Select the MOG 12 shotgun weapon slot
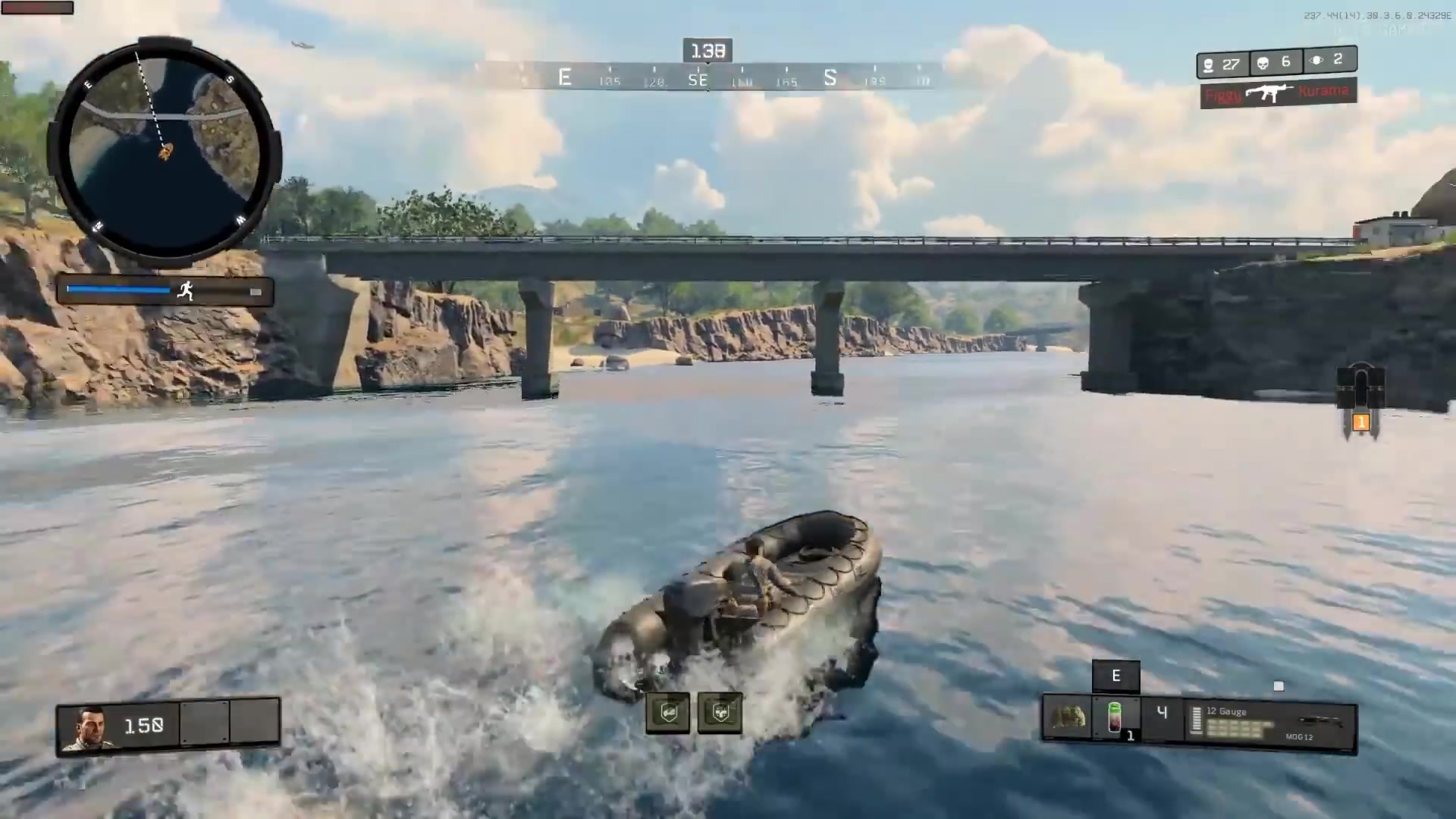This screenshot has height=819, width=1456. [1270, 724]
